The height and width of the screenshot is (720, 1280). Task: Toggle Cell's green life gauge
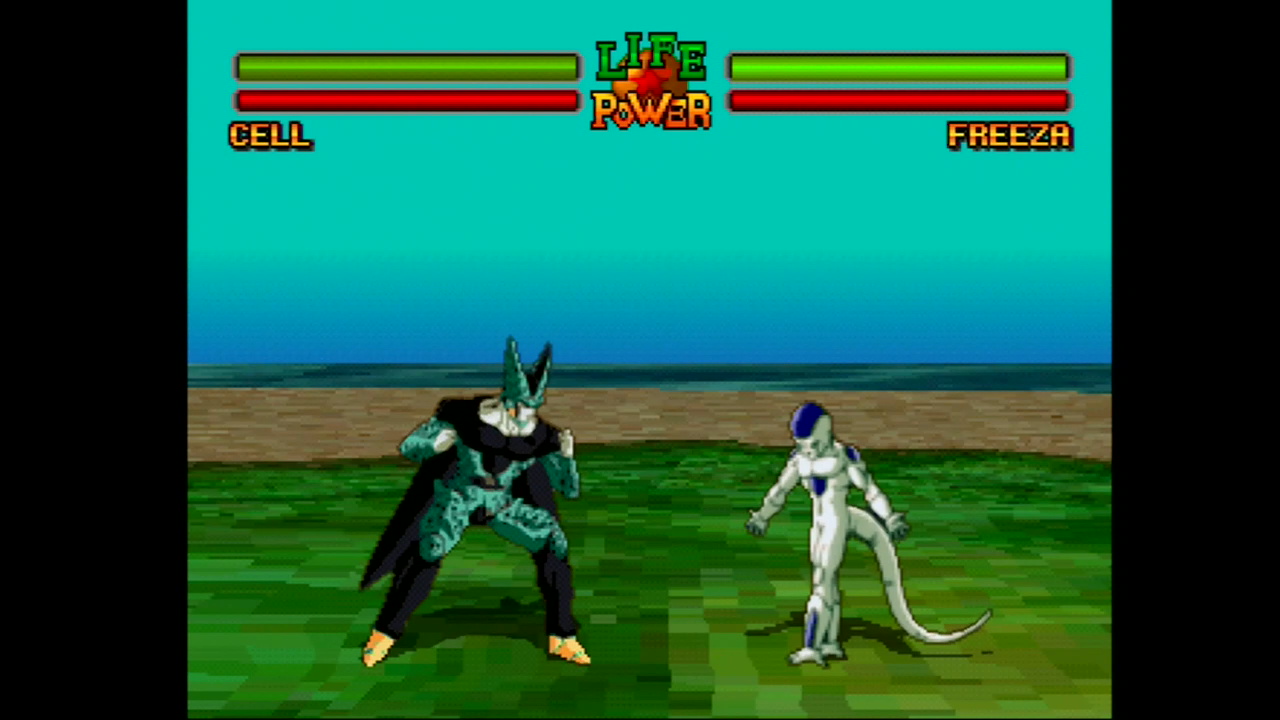407,66
